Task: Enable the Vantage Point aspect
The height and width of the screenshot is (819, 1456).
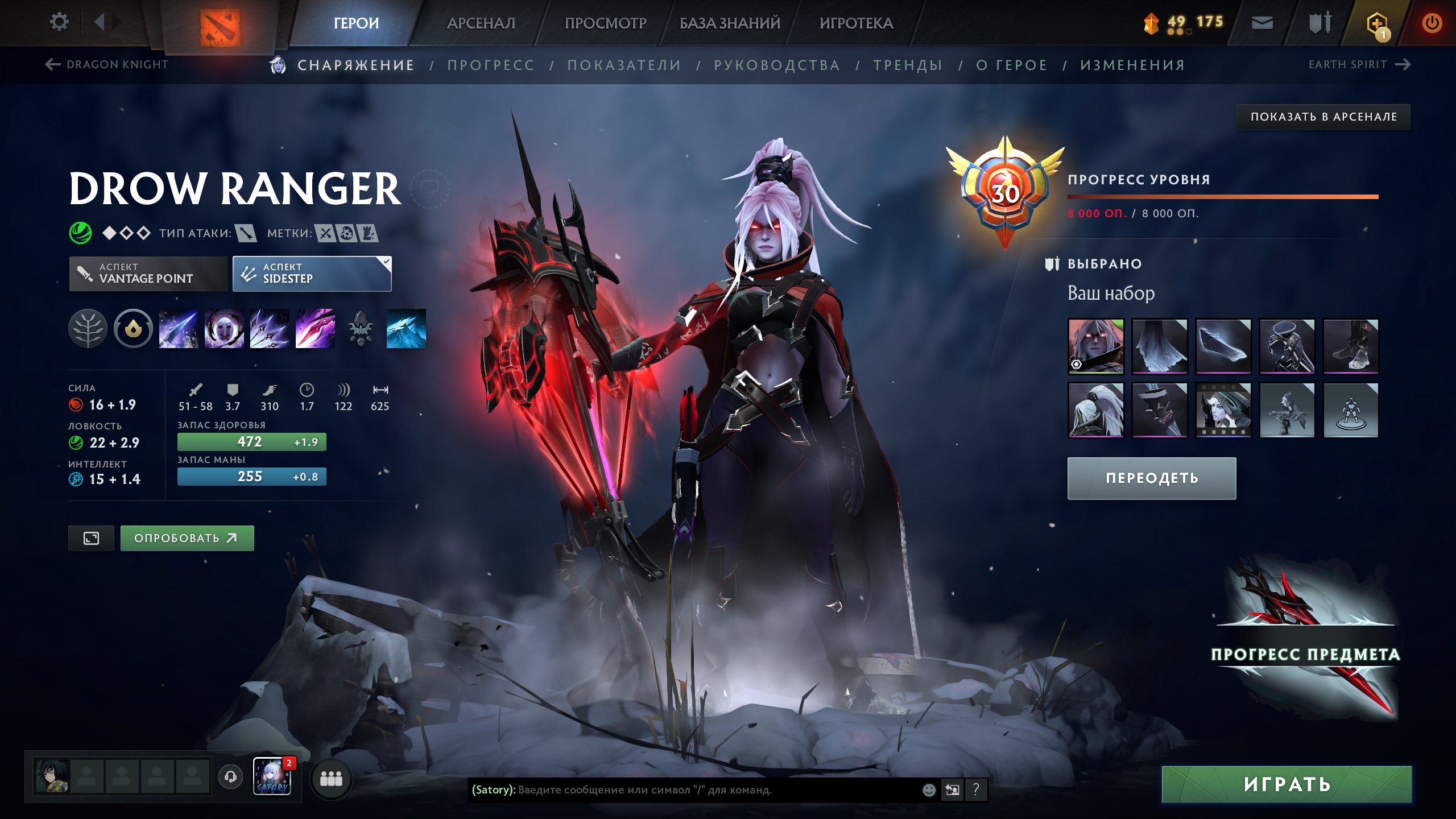Action: (147, 274)
